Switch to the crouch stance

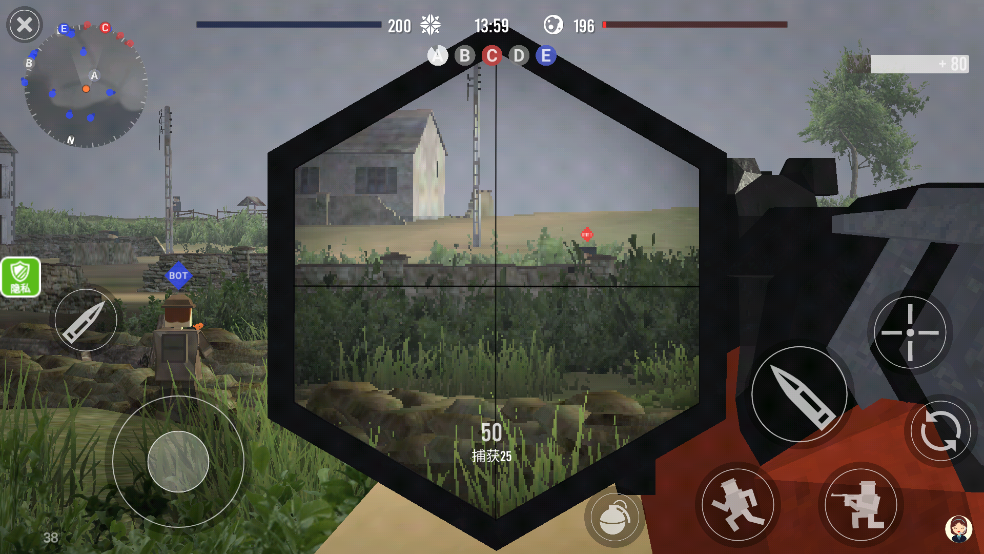pos(858,501)
